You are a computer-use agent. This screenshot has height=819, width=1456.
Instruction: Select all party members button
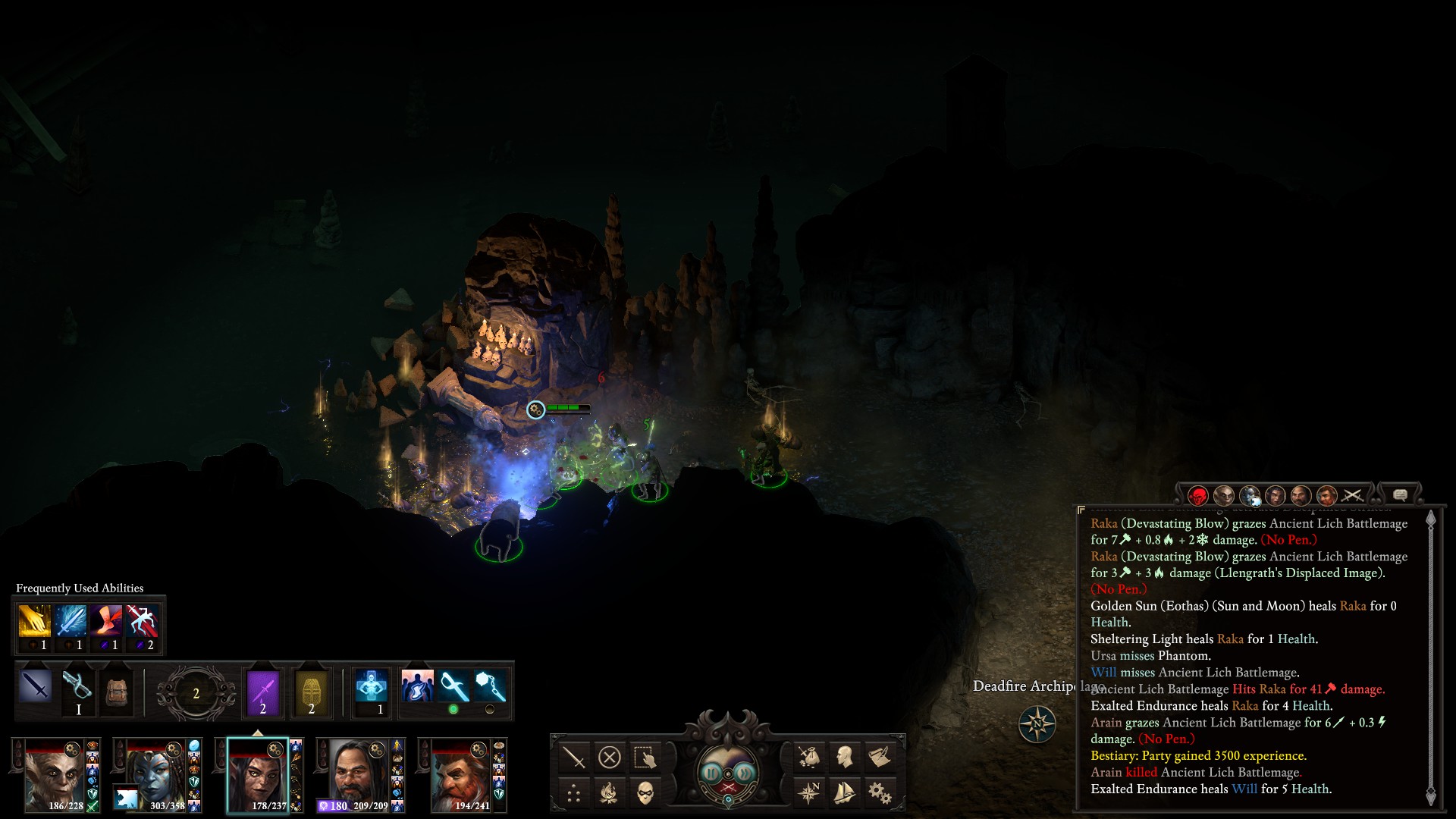(644, 757)
